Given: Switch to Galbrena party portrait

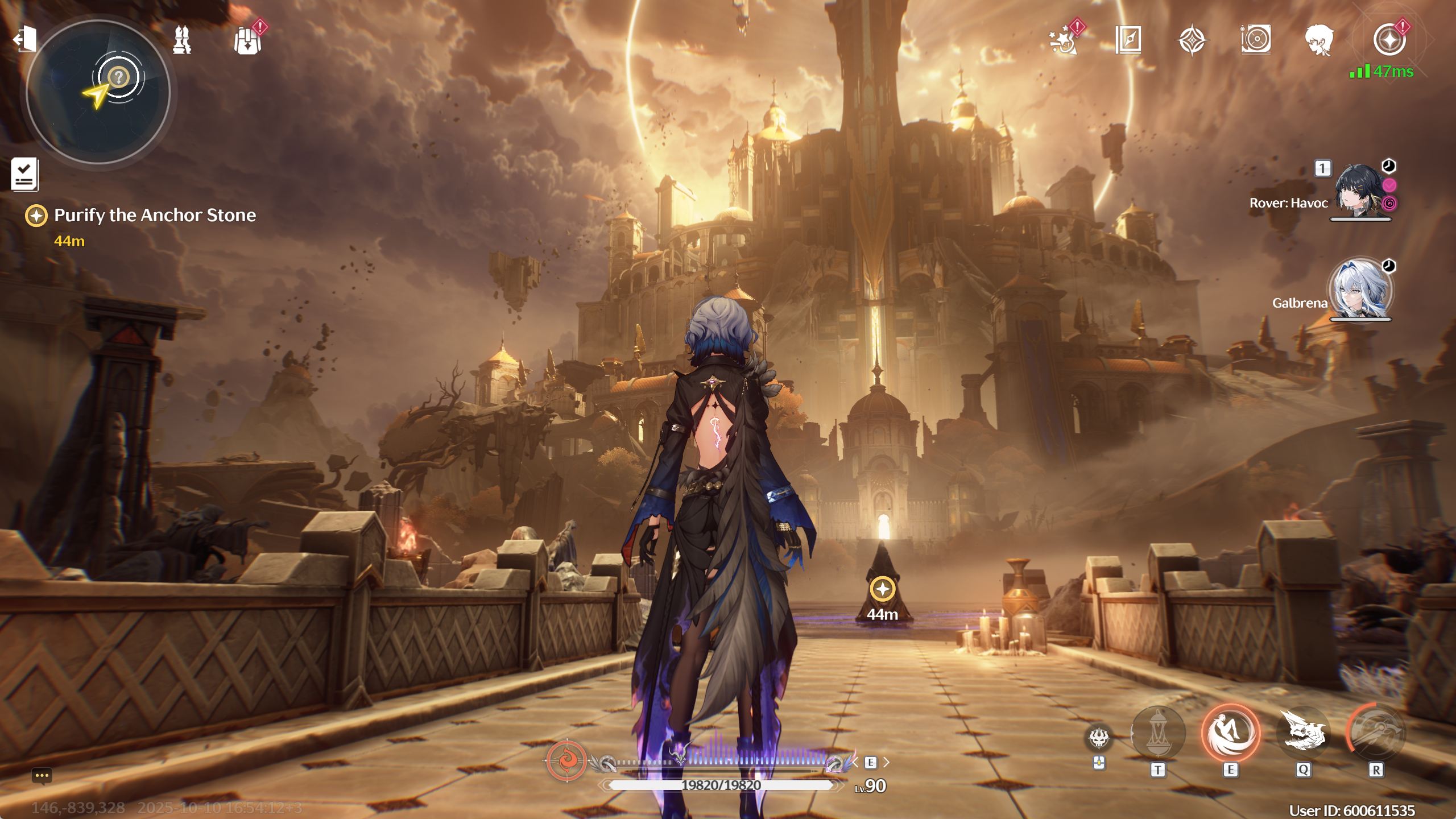Looking at the screenshot, I should click(1360, 290).
